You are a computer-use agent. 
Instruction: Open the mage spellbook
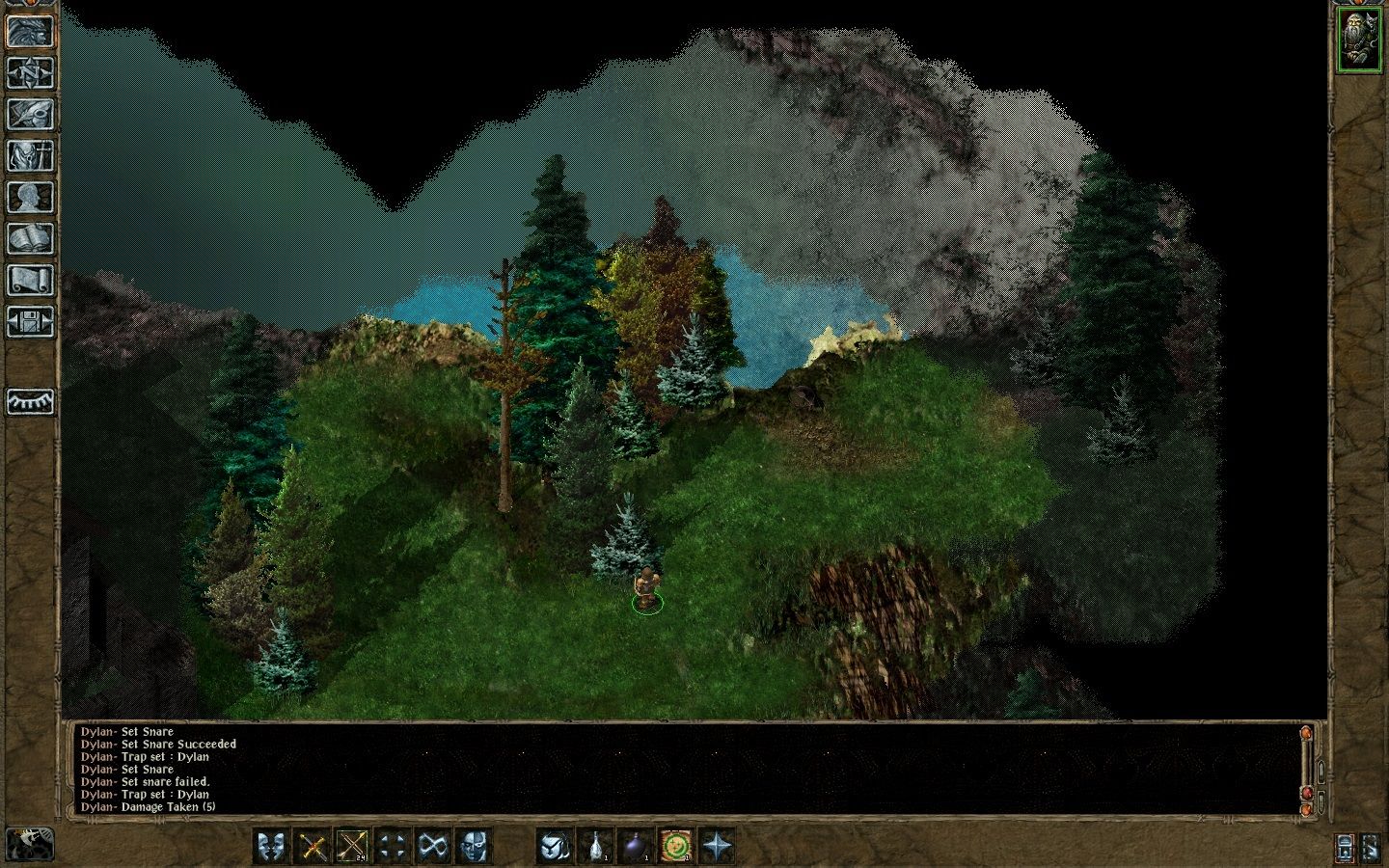point(30,239)
